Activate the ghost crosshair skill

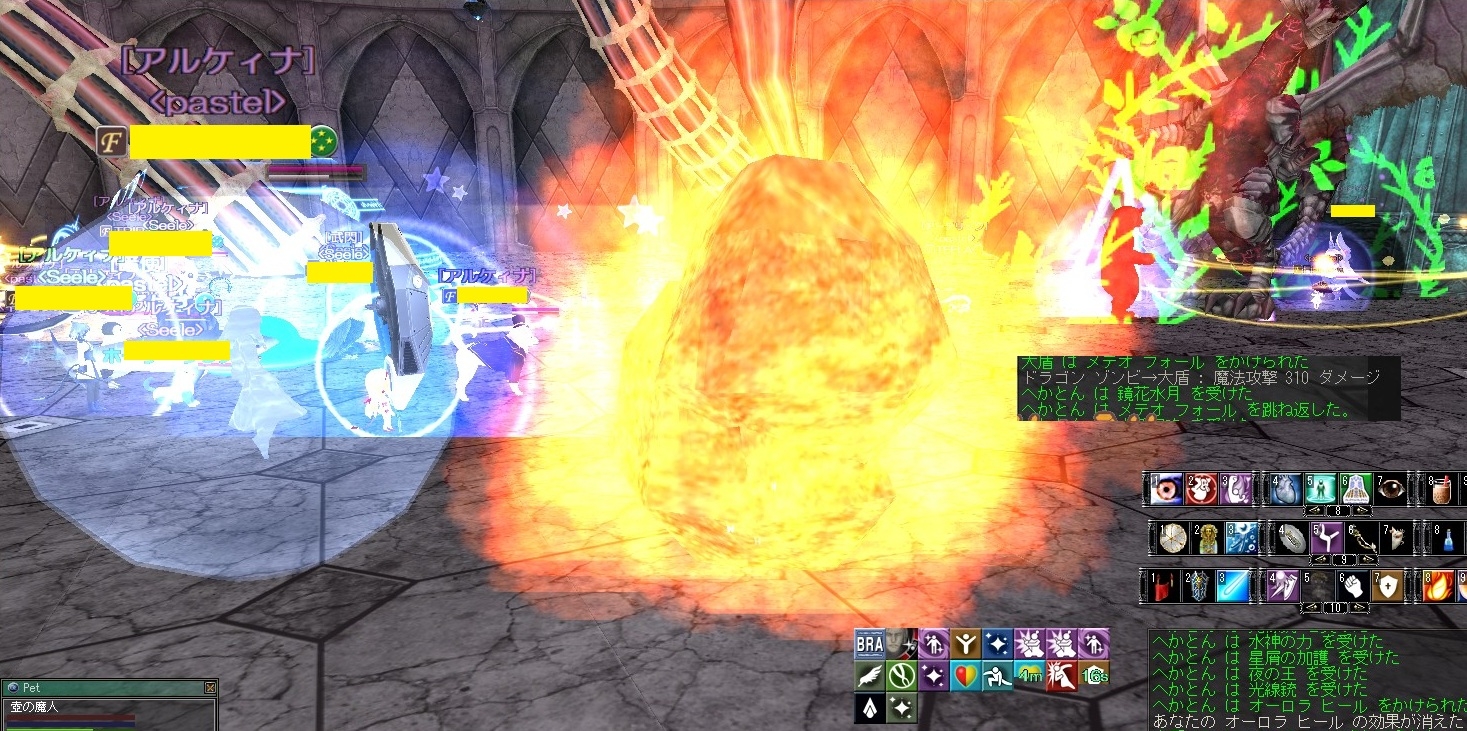click(1202, 488)
